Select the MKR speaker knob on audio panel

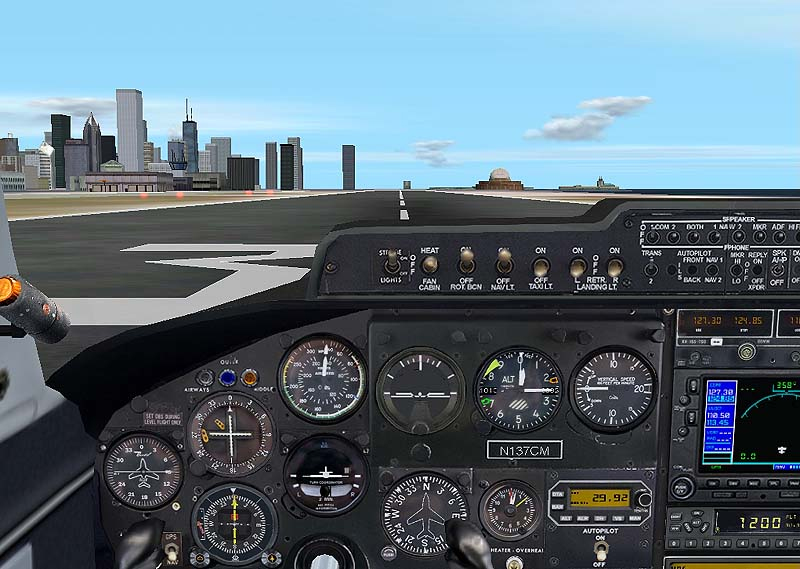click(x=759, y=238)
